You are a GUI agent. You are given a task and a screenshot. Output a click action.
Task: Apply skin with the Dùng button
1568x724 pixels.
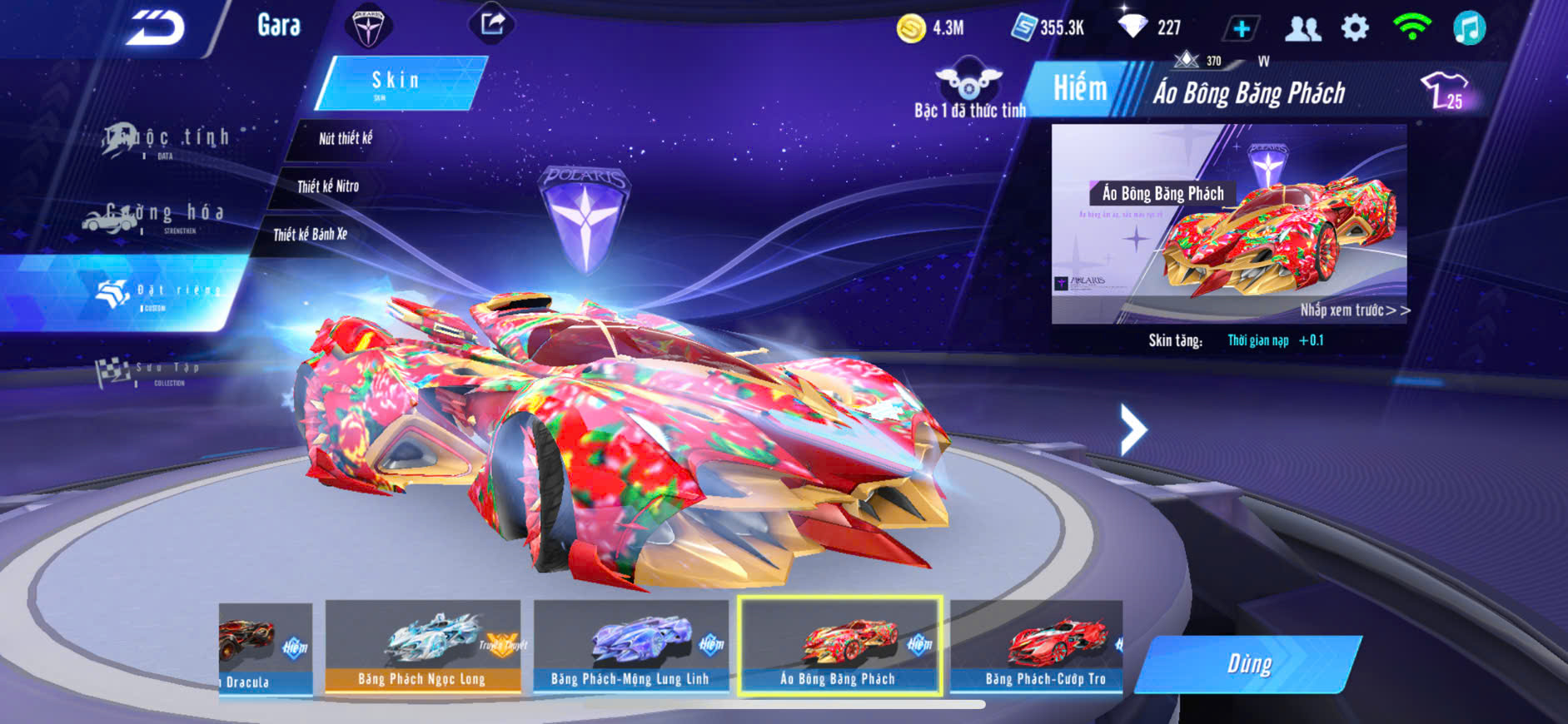(1248, 664)
